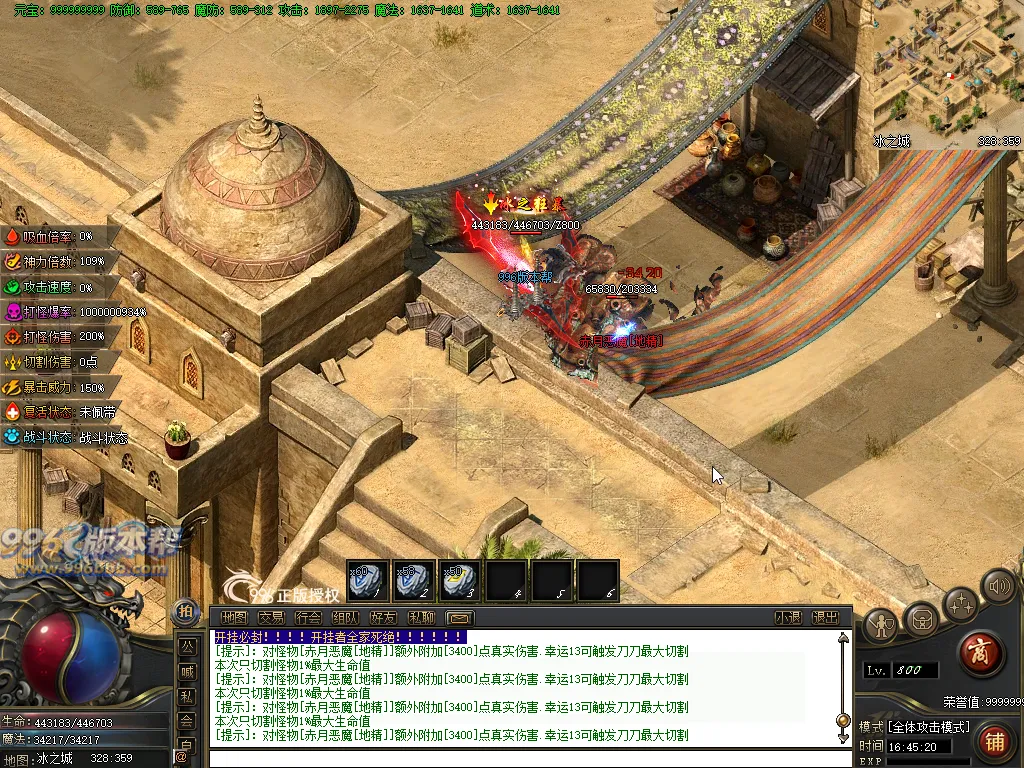Open the bag inventory icon
This screenshot has height=768, width=1024.
click(x=921, y=620)
